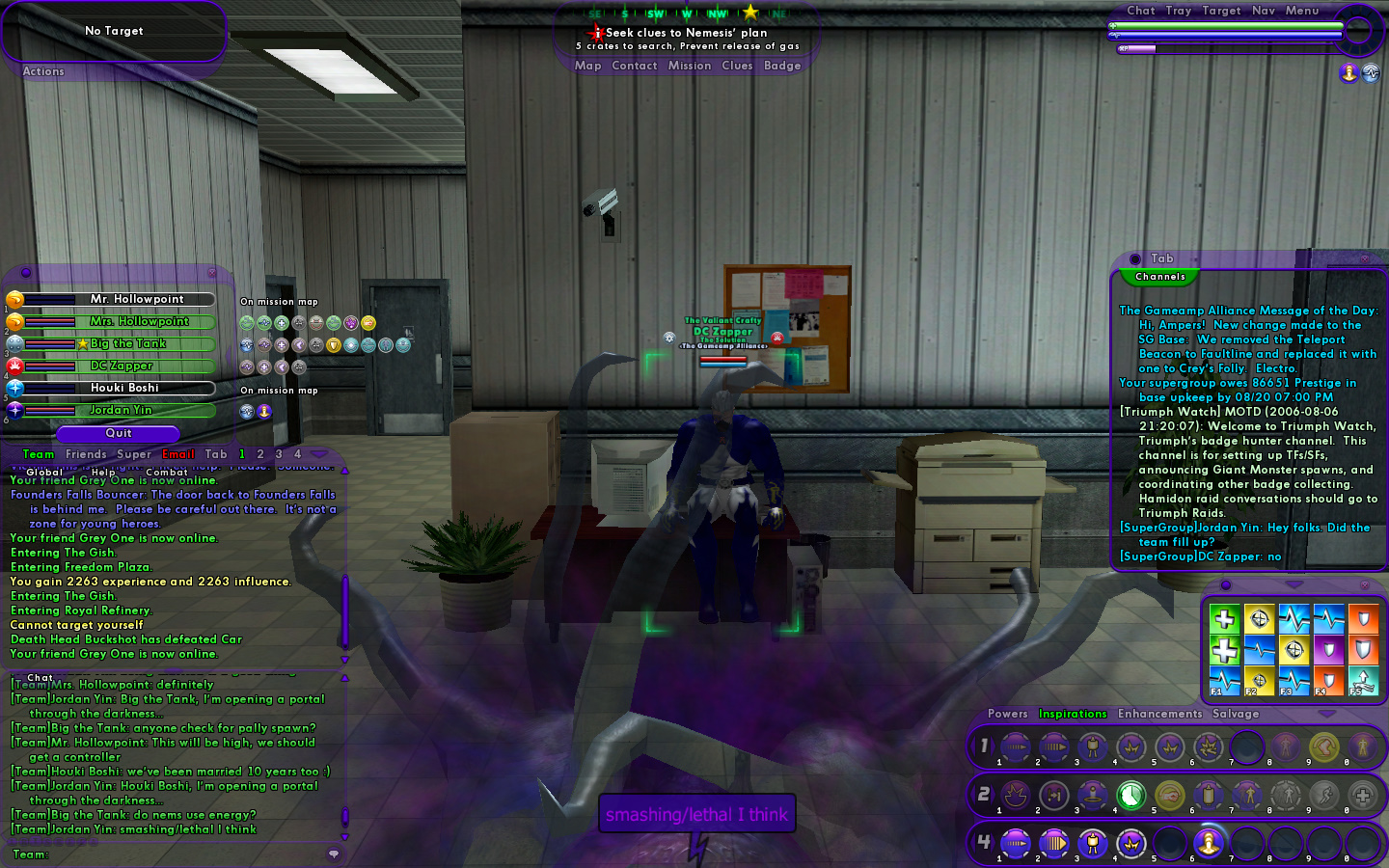
Task: Toggle the Nav window from top bar
Action: click(1263, 11)
